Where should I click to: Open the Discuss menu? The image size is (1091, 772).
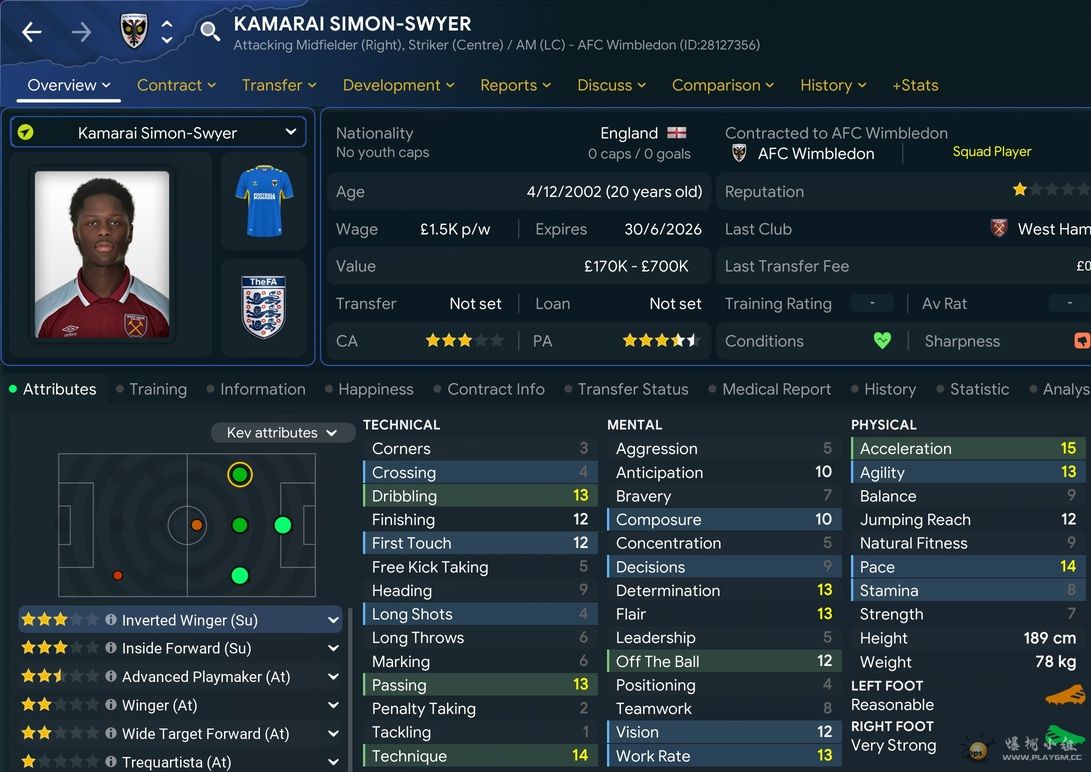point(611,85)
